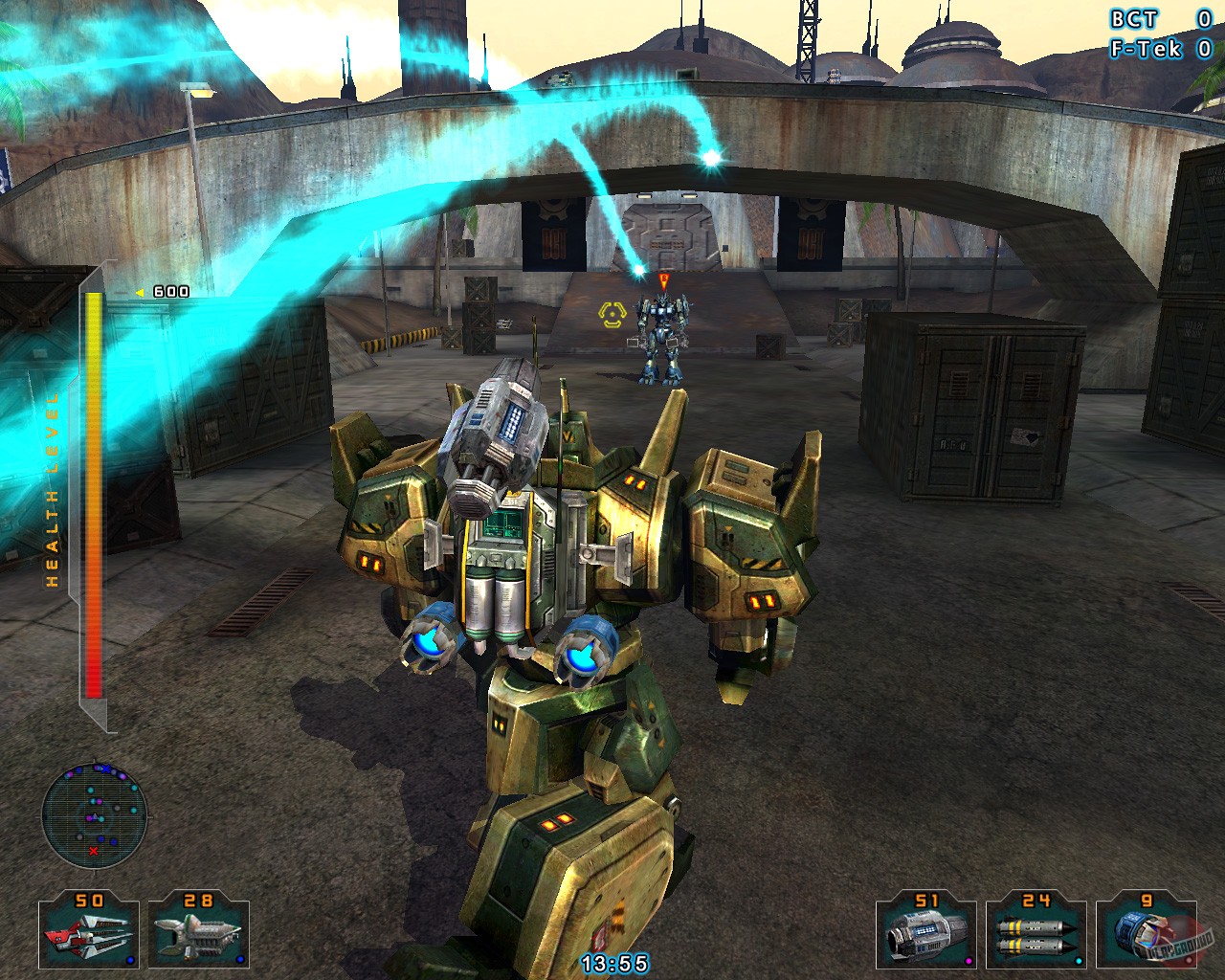
Task: Select the blue launcher with 9 ammo
Action: (x=1142, y=933)
